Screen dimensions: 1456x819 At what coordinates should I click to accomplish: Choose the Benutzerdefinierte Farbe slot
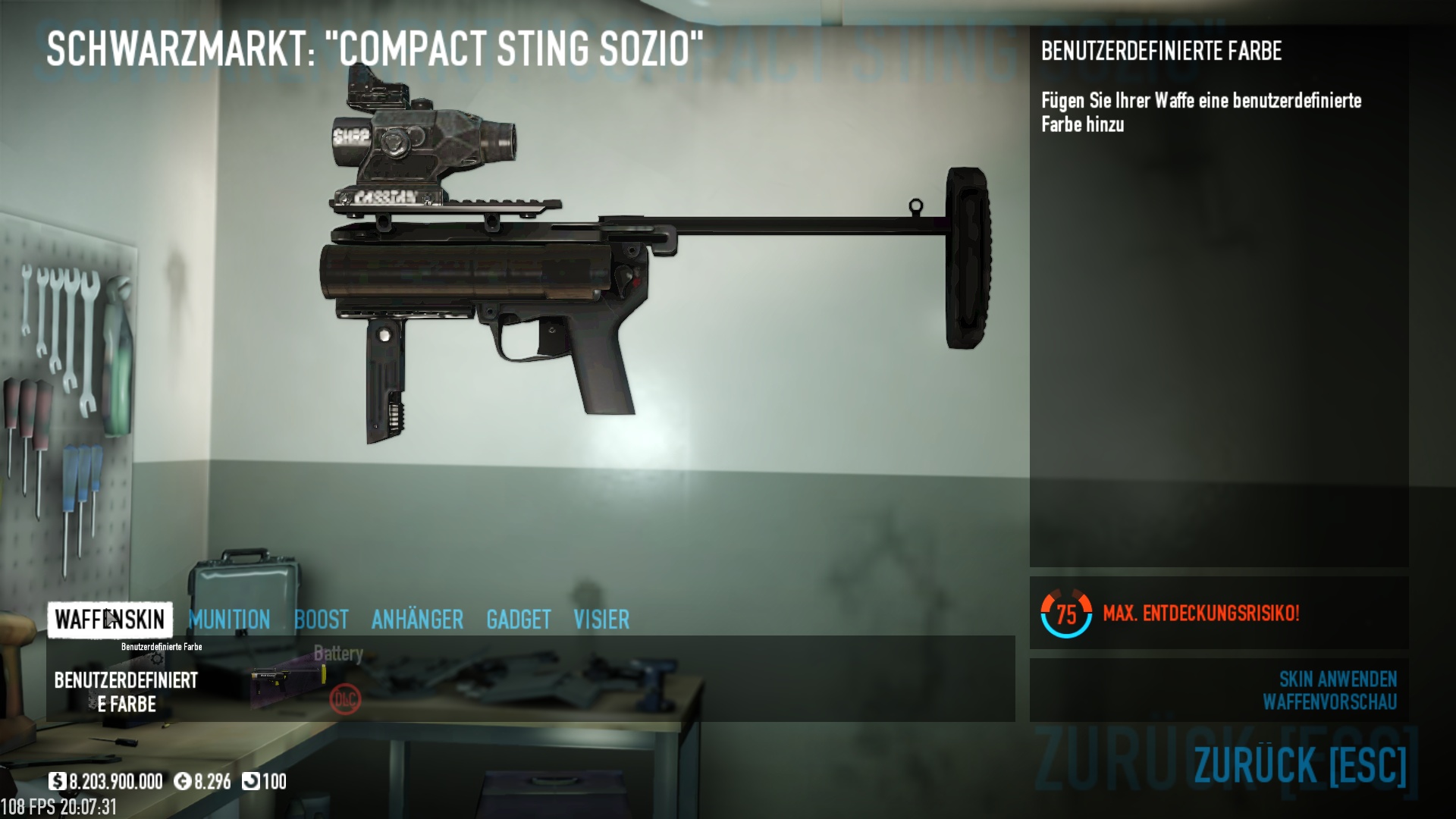tap(126, 692)
